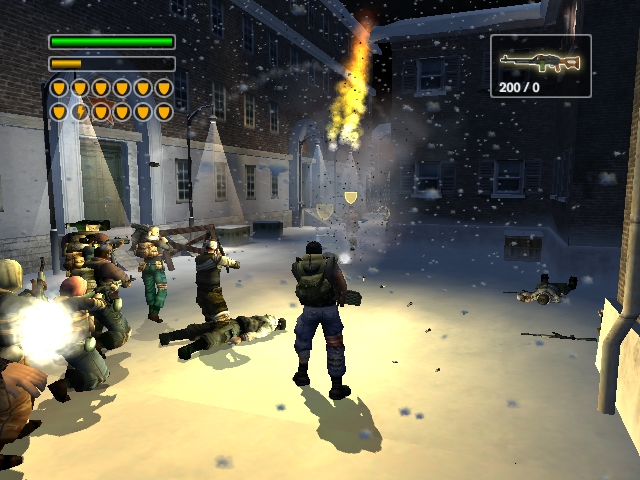Click the lightning bolt squad member icon
This screenshot has height=480, width=640.
coord(80,111)
